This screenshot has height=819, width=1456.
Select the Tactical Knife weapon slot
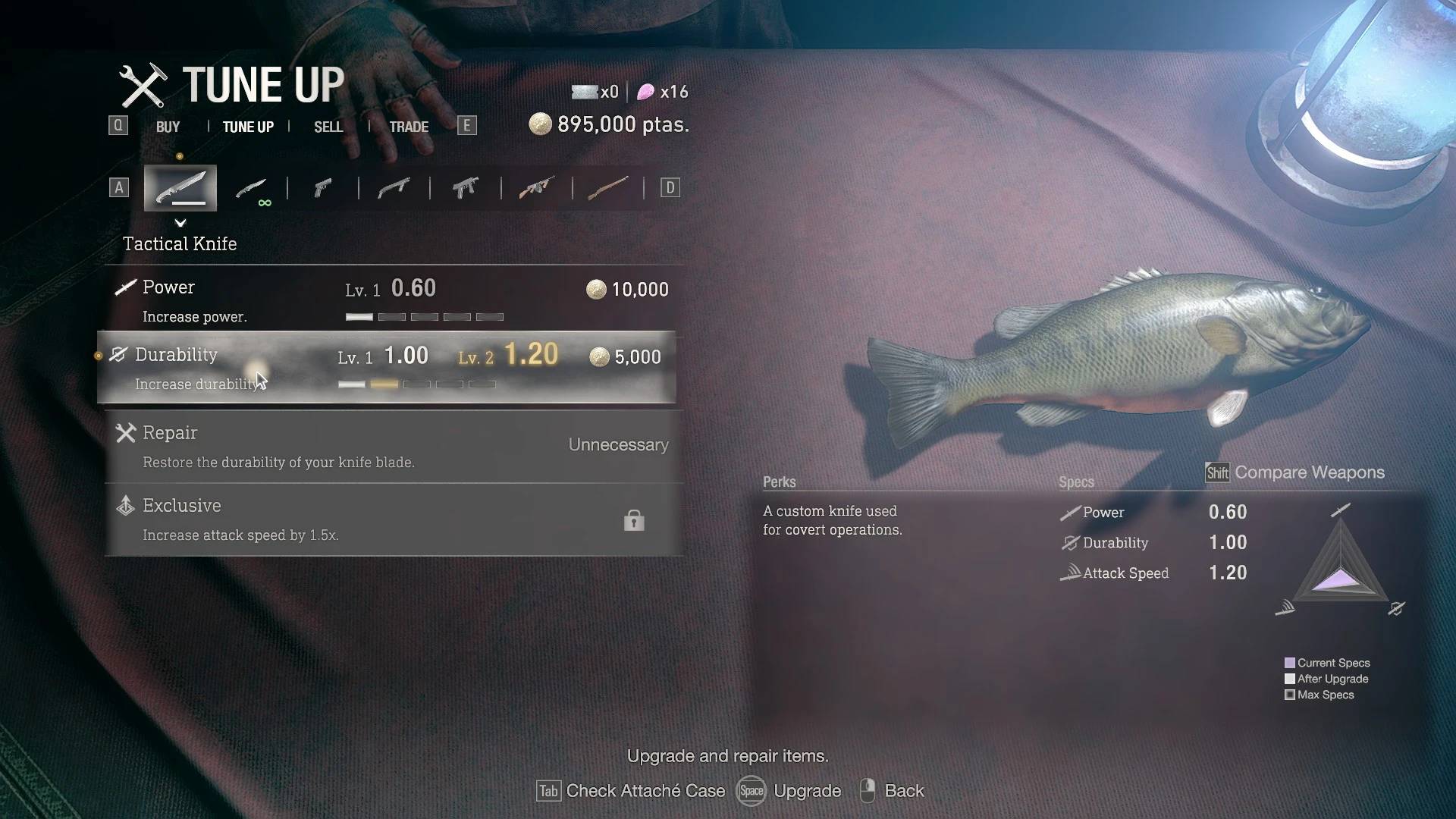coord(180,187)
